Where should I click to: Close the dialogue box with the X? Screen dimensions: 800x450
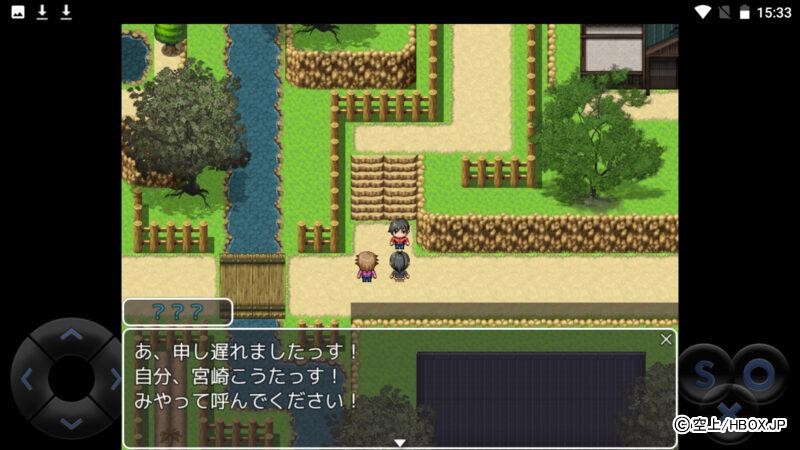point(666,340)
